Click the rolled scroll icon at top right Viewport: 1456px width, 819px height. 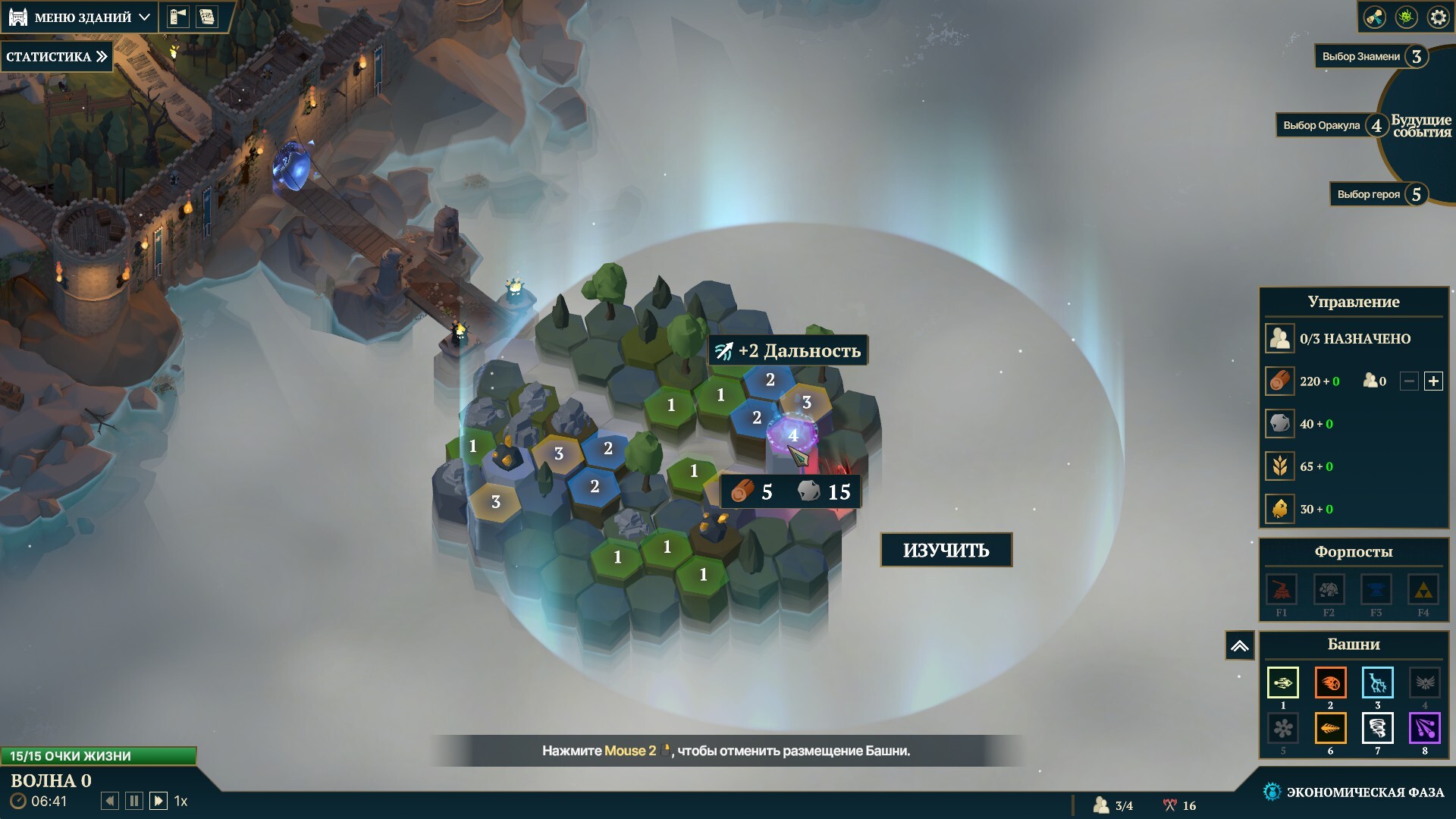(x=1374, y=17)
